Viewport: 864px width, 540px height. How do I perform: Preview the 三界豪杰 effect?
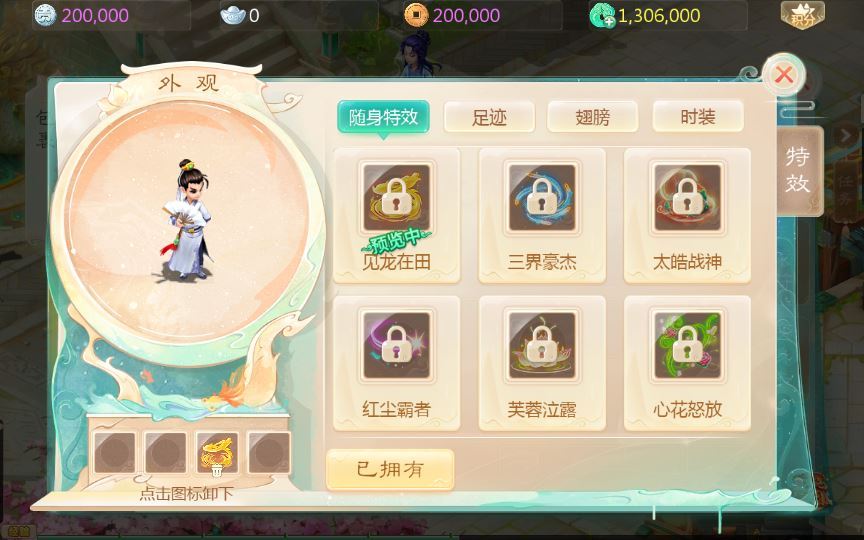coord(542,214)
